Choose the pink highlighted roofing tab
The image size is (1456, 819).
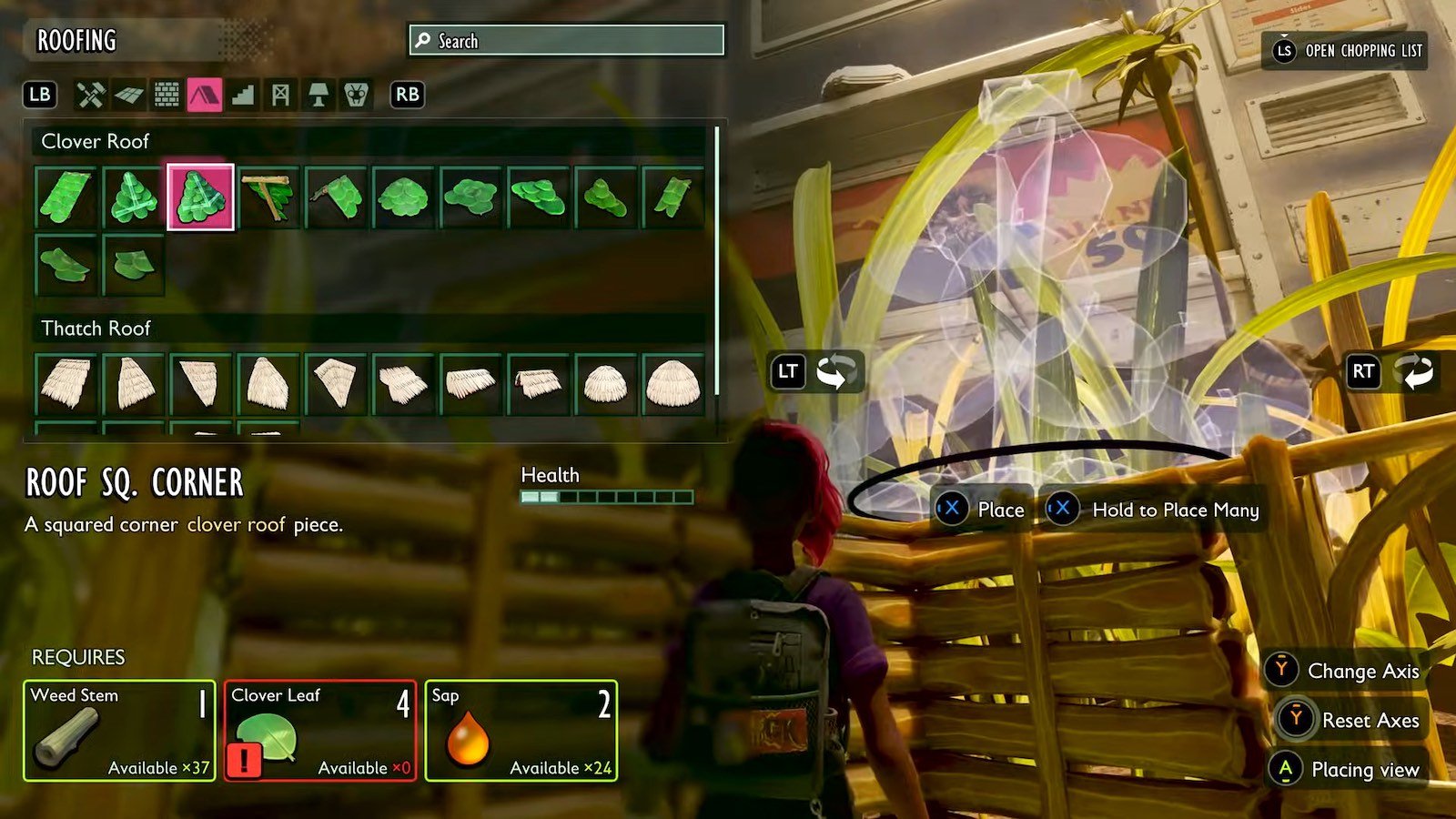205,95
